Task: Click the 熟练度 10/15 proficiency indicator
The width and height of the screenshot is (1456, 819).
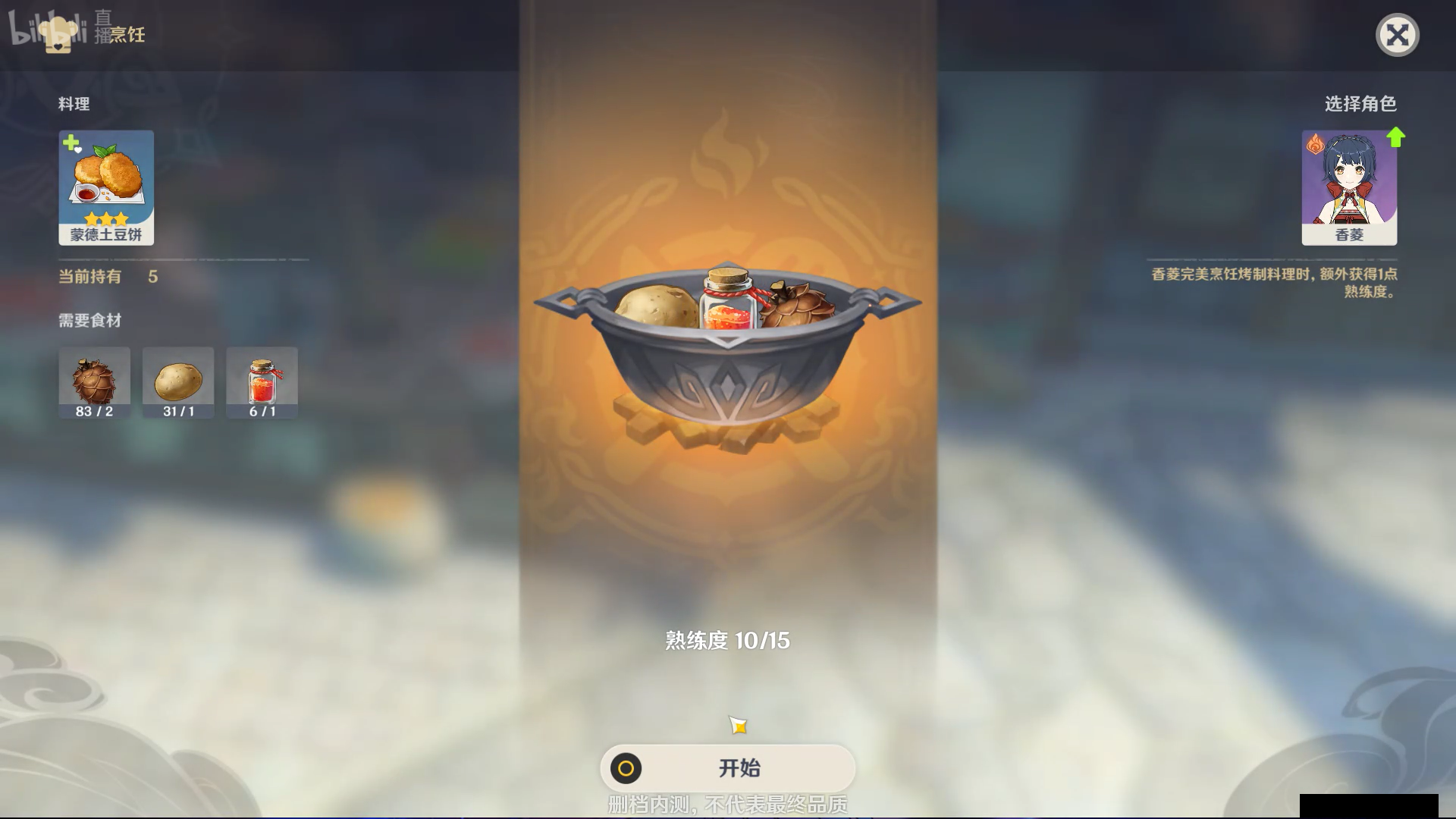Action: coord(726,640)
